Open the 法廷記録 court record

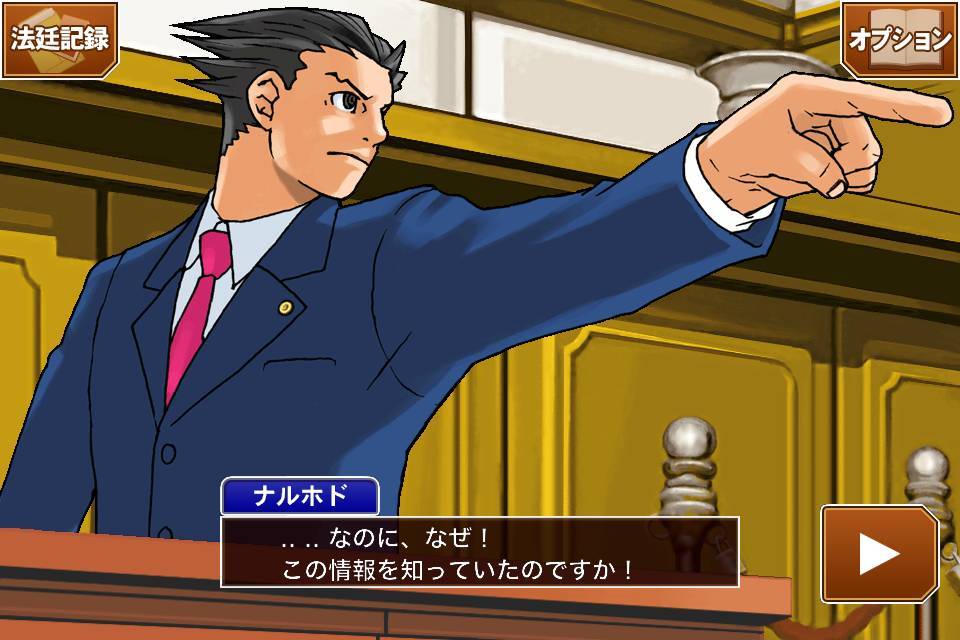click(60, 39)
